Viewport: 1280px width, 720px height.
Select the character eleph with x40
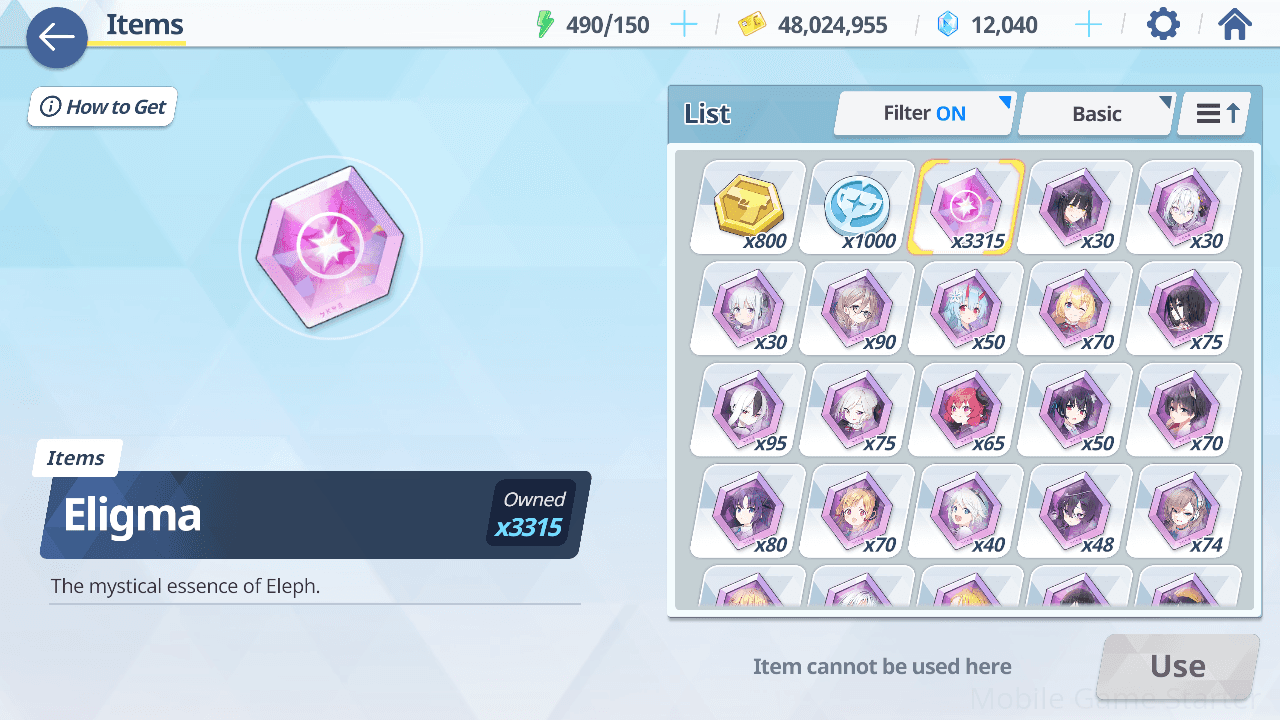point(966,510)
